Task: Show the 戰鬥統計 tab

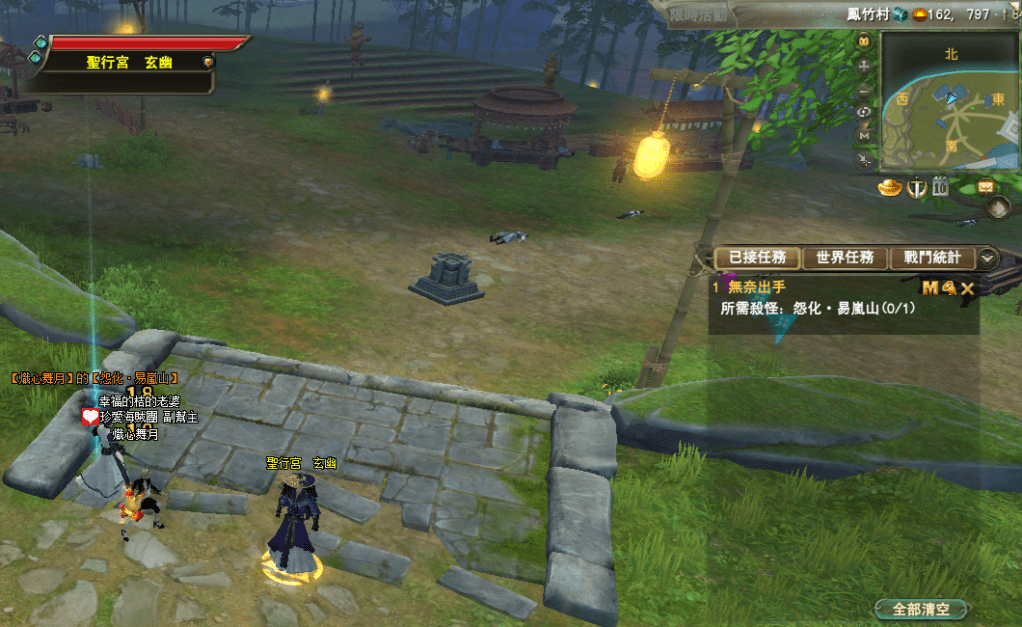Action: tap(932, 258)
